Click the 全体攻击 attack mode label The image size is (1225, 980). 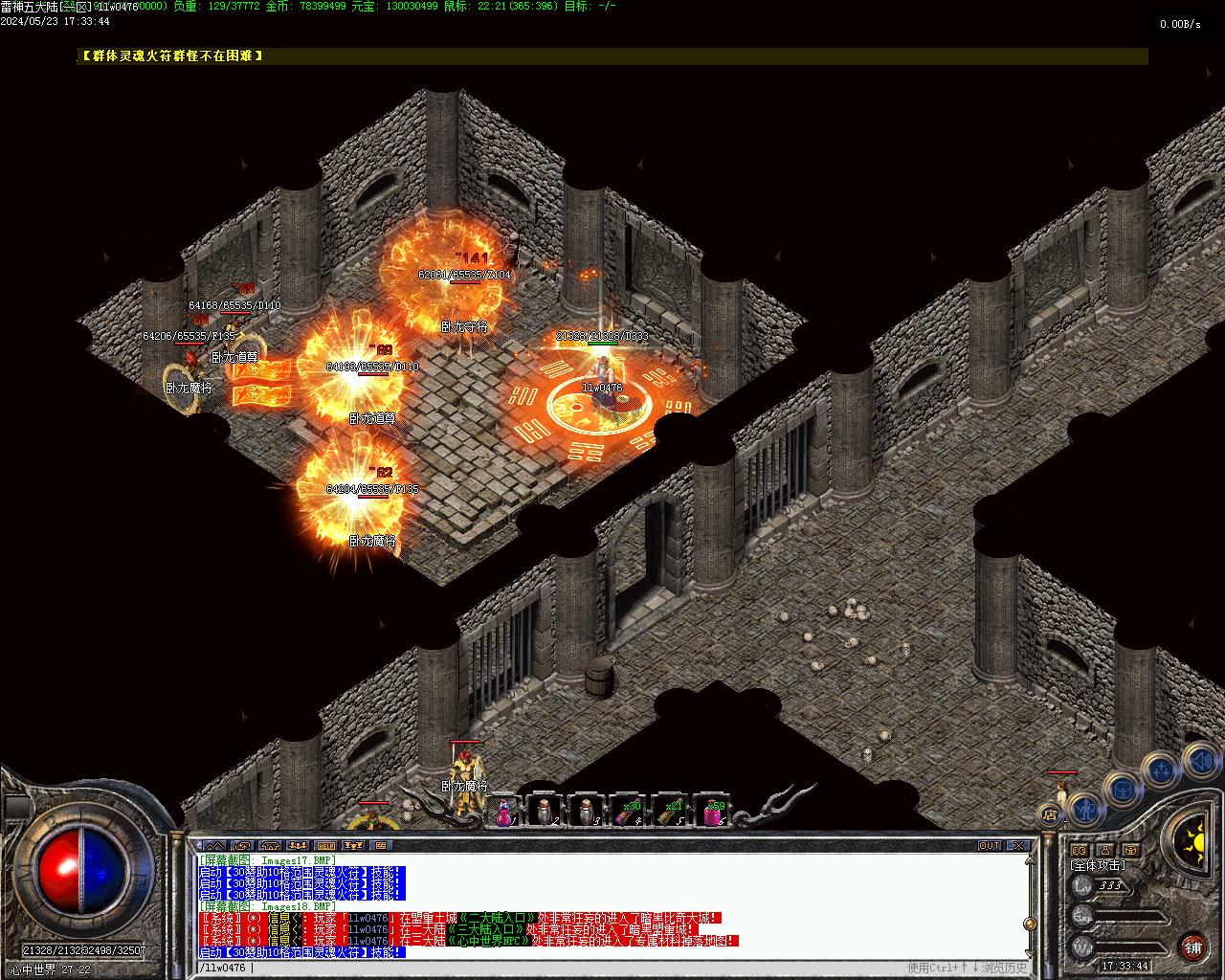(1098, 865)
